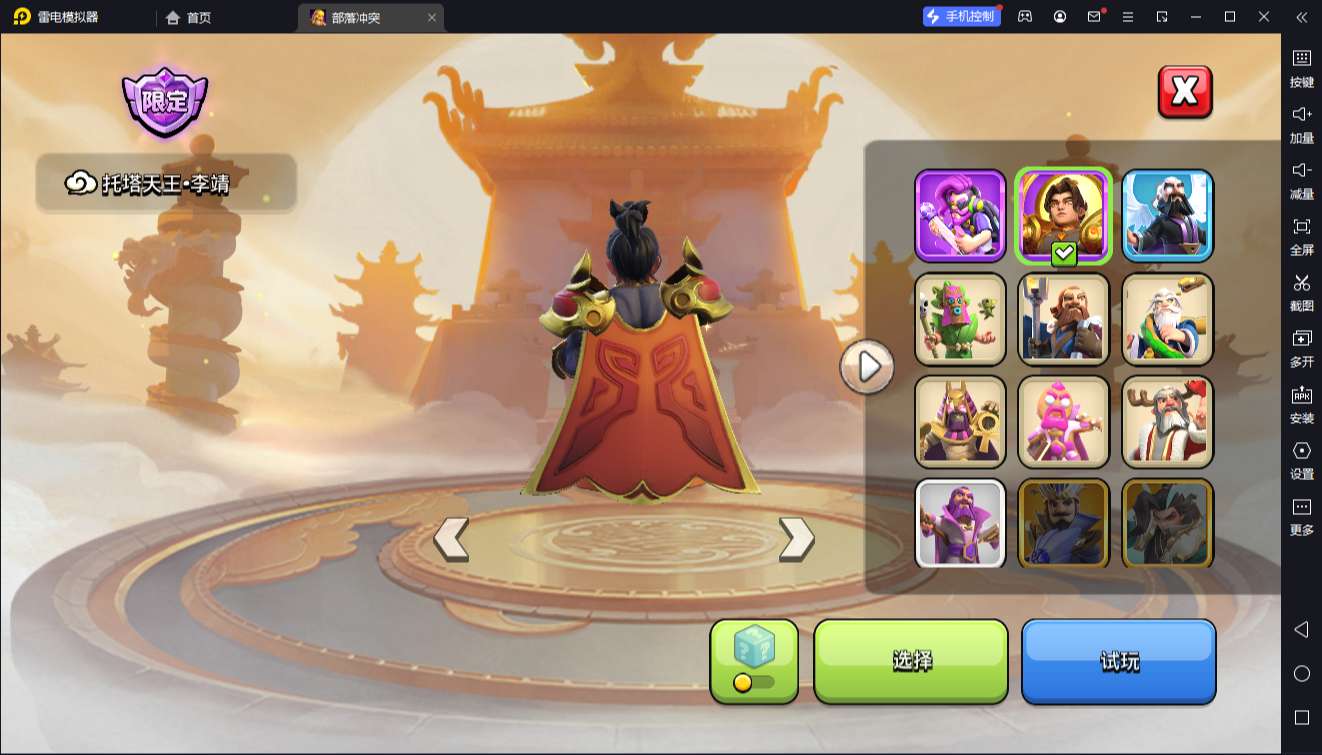
Task: Select the white-bearded sage with green dragon
Action: point(1167,319)
